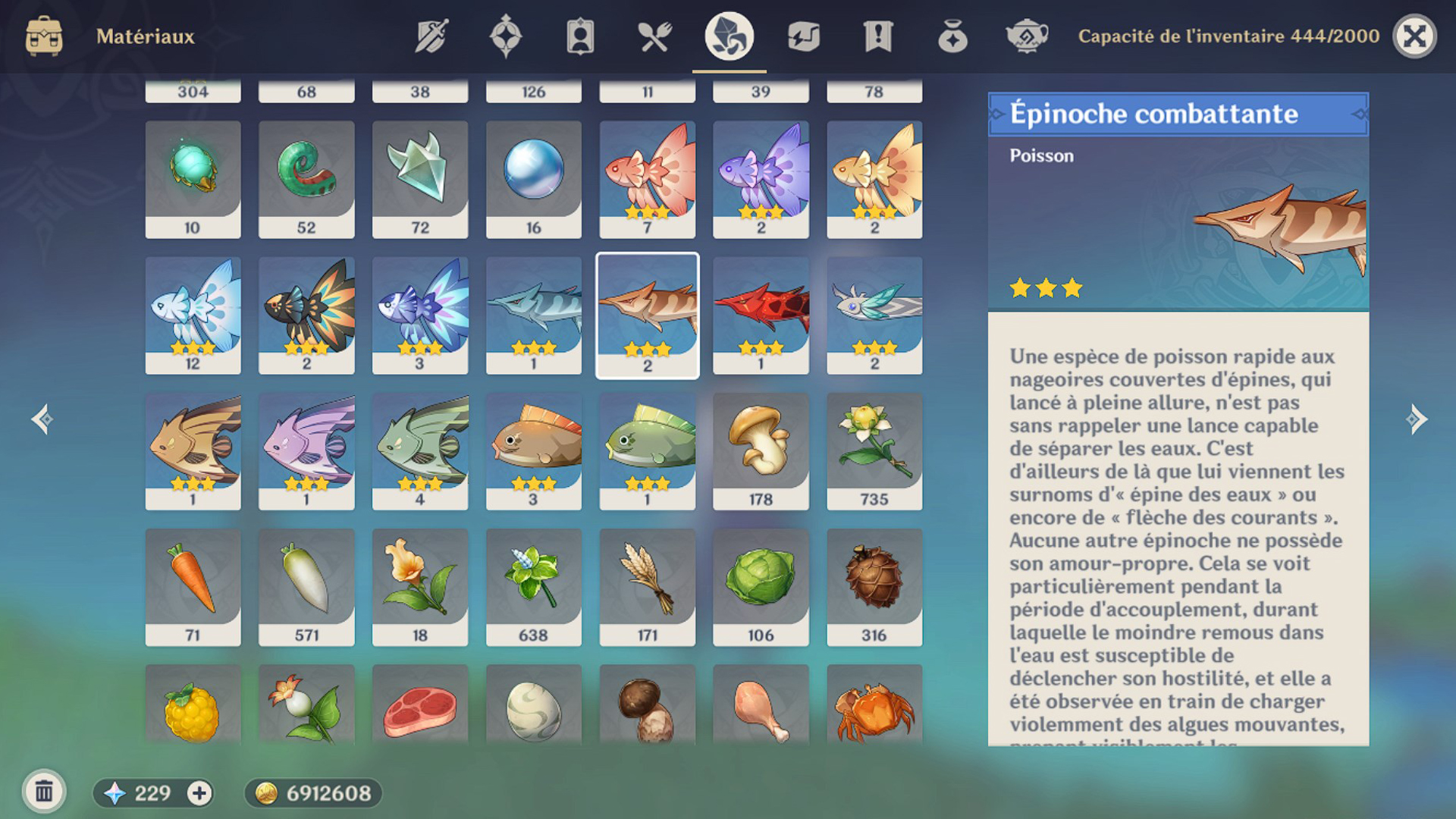Open the Precious Items pouch icon

pos(953,36)
